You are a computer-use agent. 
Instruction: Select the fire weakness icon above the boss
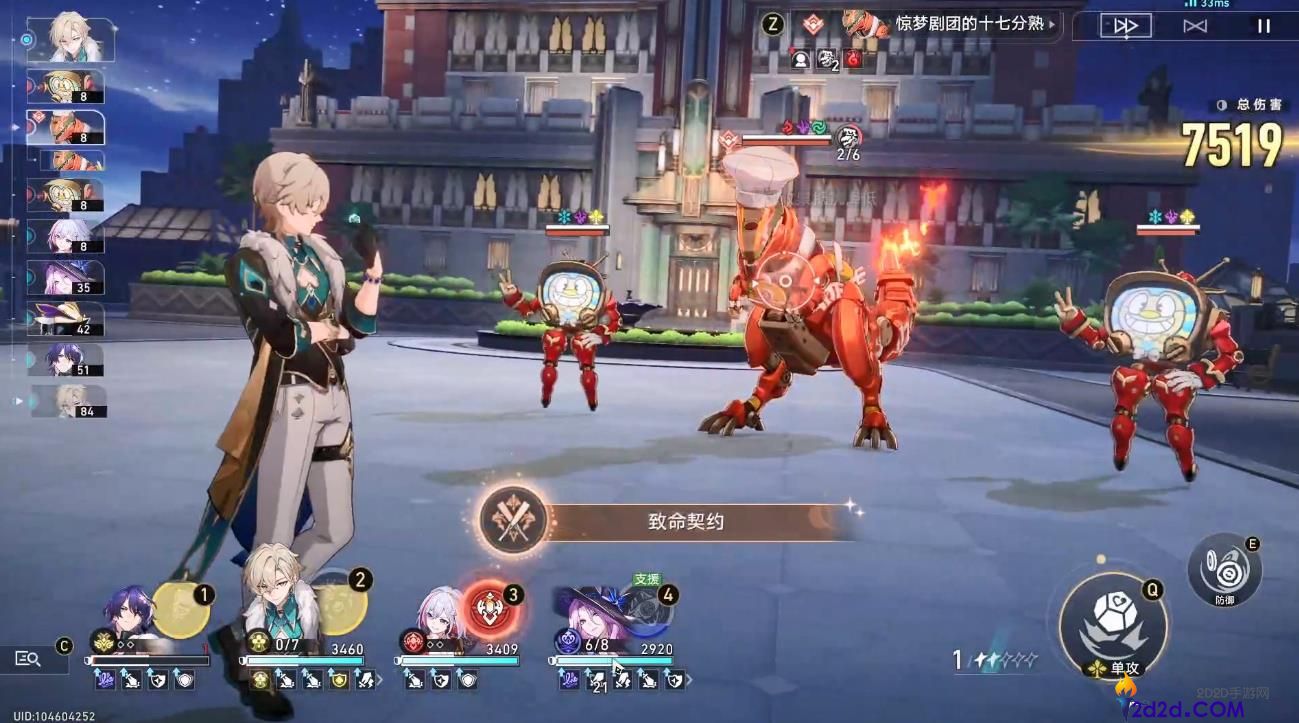[787, 125]
